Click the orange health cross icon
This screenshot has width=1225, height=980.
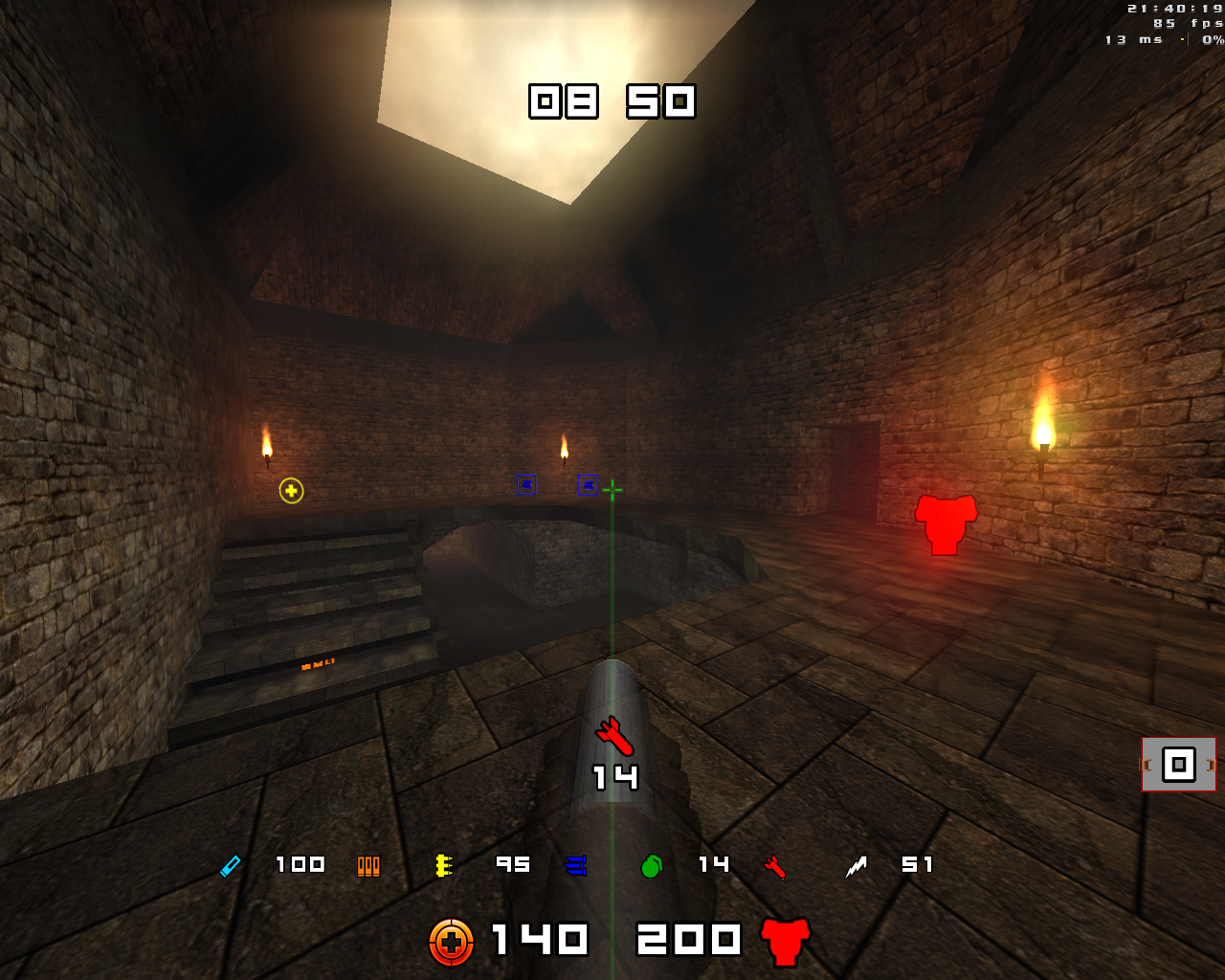pos(451,942)
